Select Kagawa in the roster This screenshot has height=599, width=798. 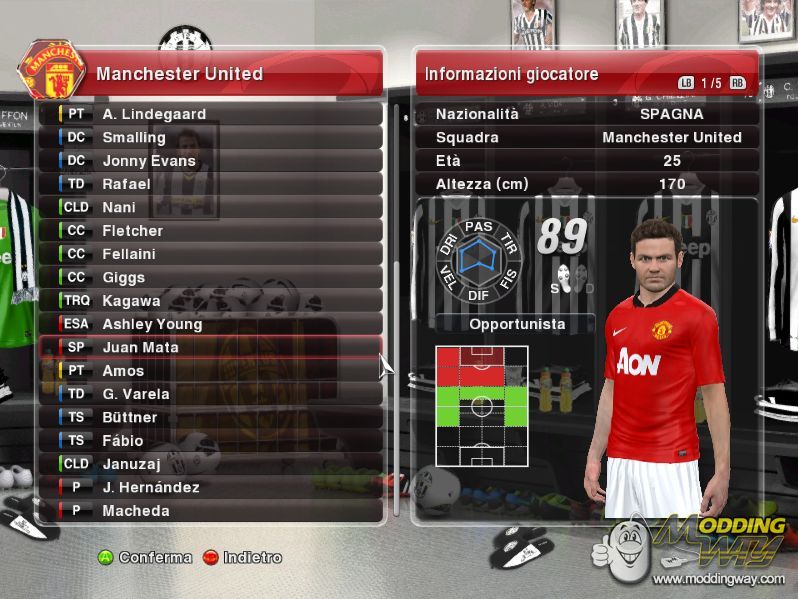point(210,300)
